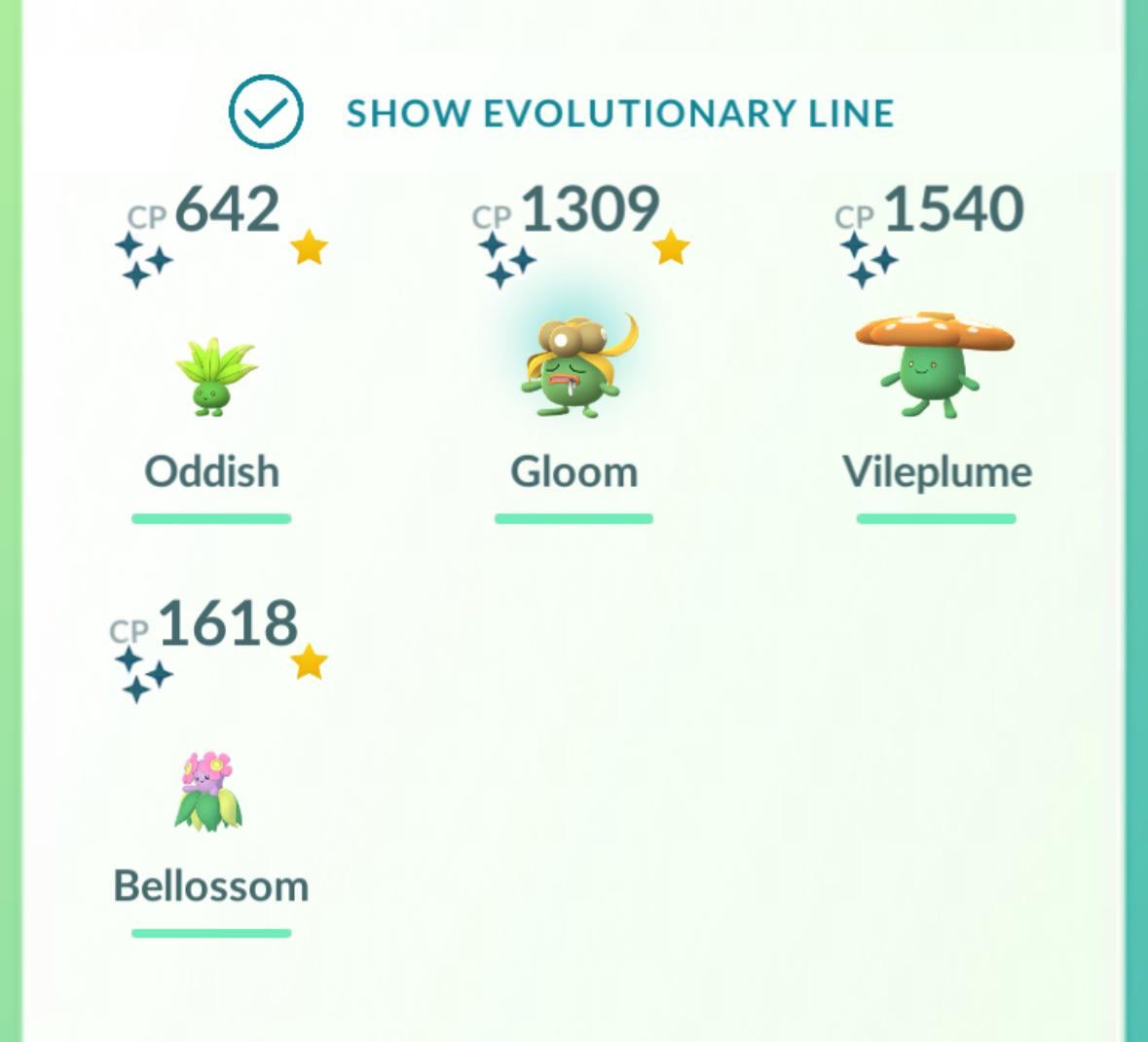Image resolution: width=1148 pixels, height=1042 pixels.
Task: Toggle the Show Evolutionary Line checkbox
Action: pos(266,112)
